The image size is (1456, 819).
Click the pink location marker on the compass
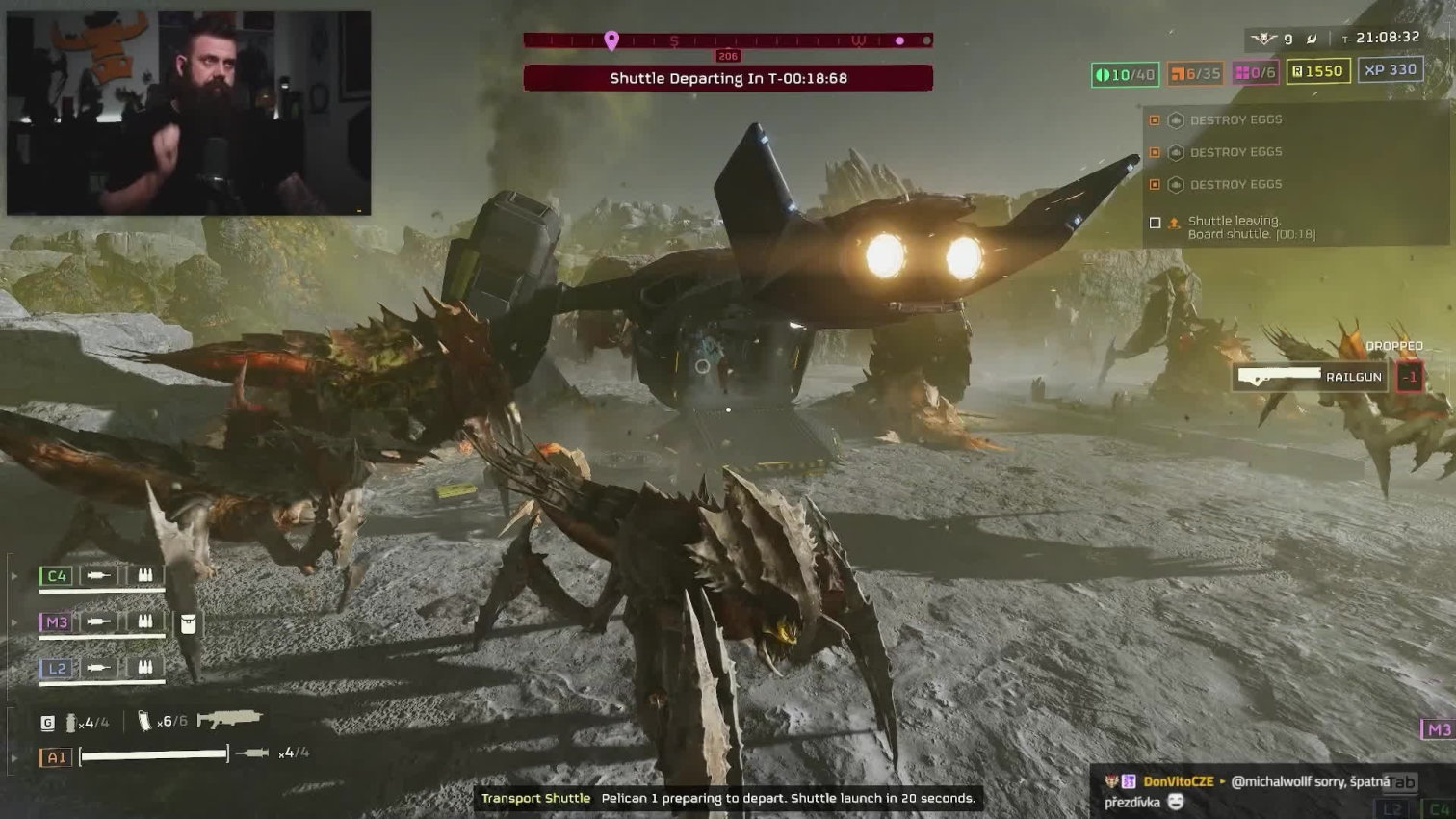coord(611,40)
